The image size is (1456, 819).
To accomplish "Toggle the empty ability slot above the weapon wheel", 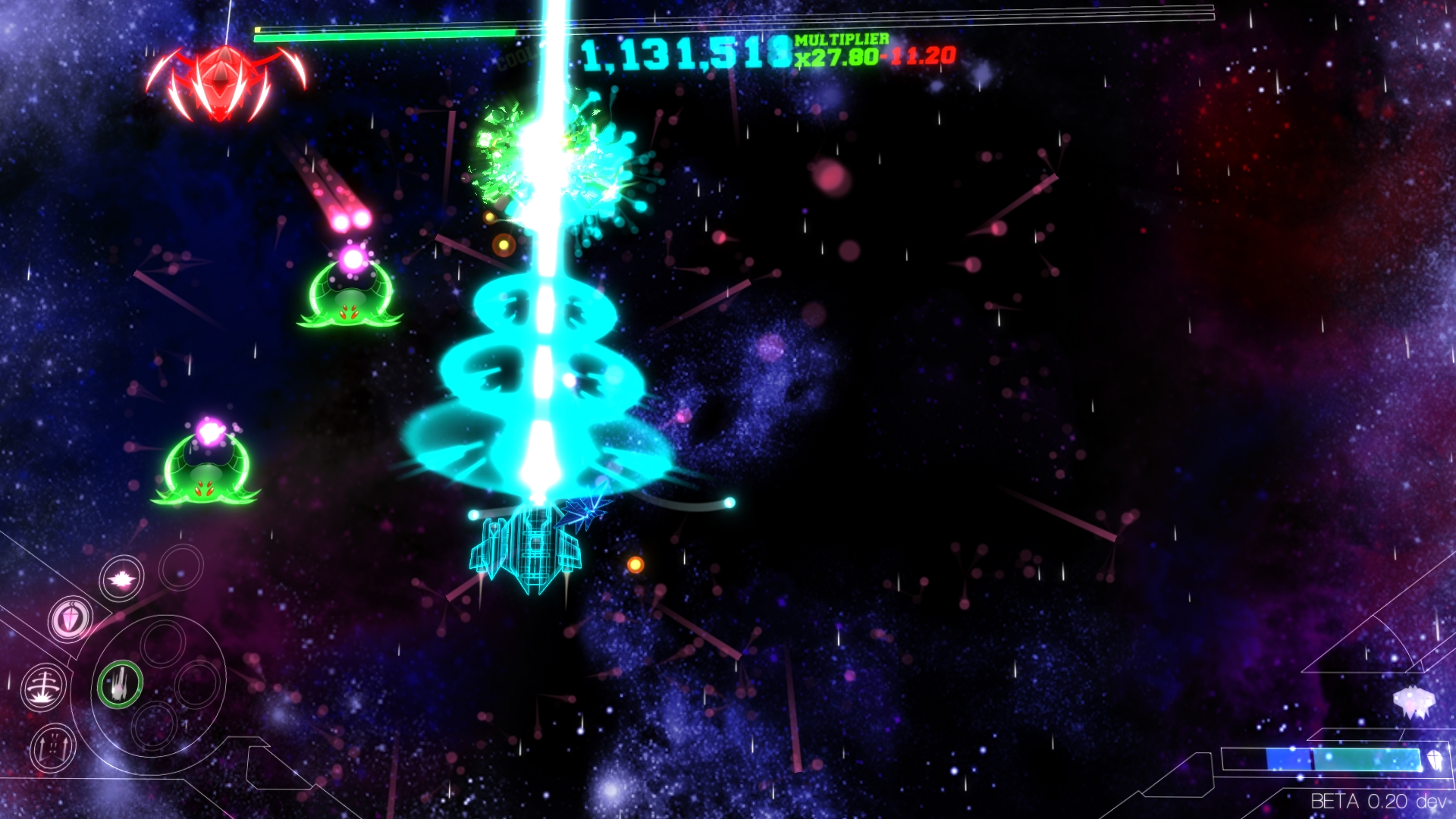I will click(163, 645).
